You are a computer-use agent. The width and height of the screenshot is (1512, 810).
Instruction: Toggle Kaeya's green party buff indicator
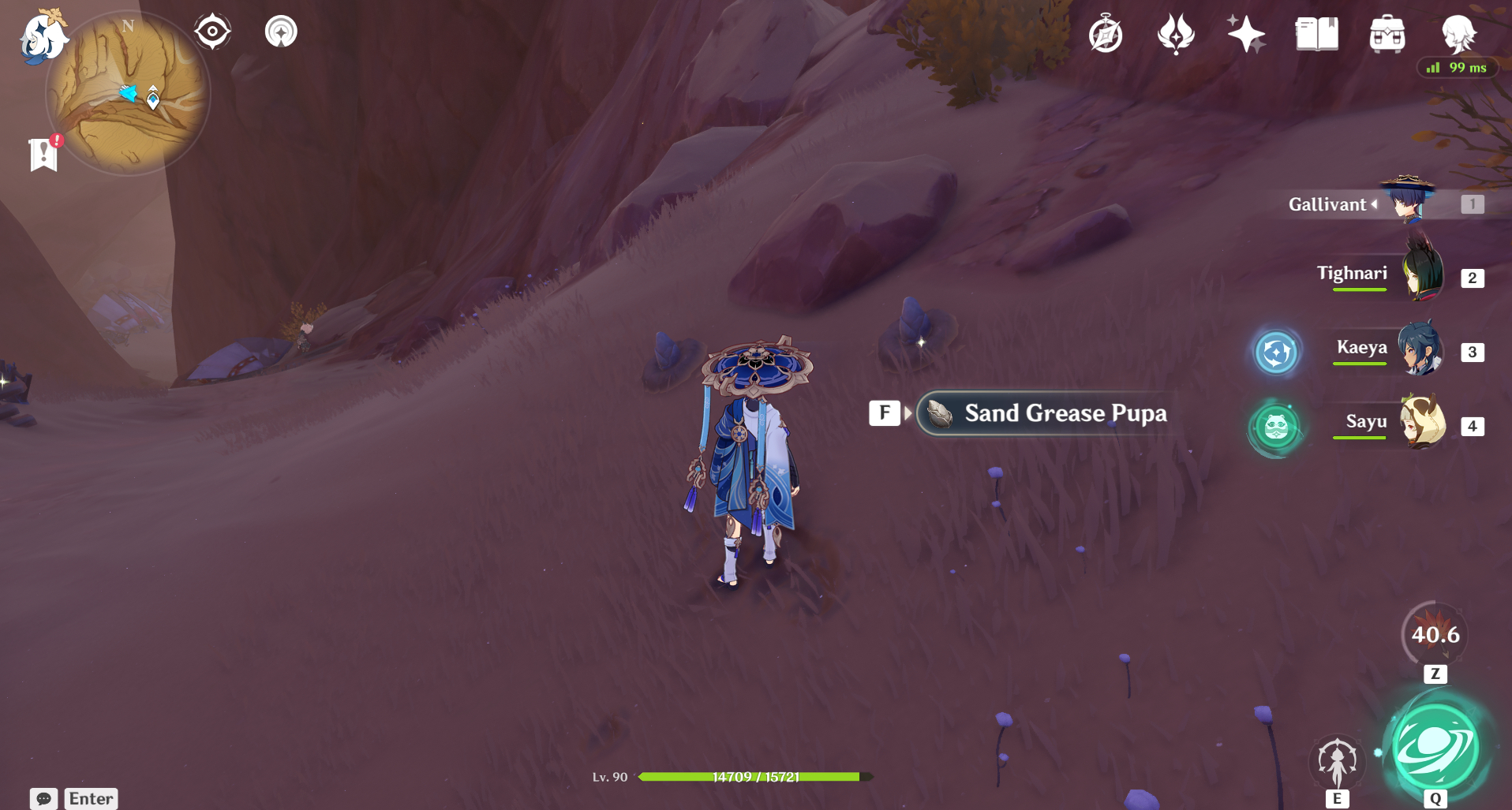[x=1276, y=353]
